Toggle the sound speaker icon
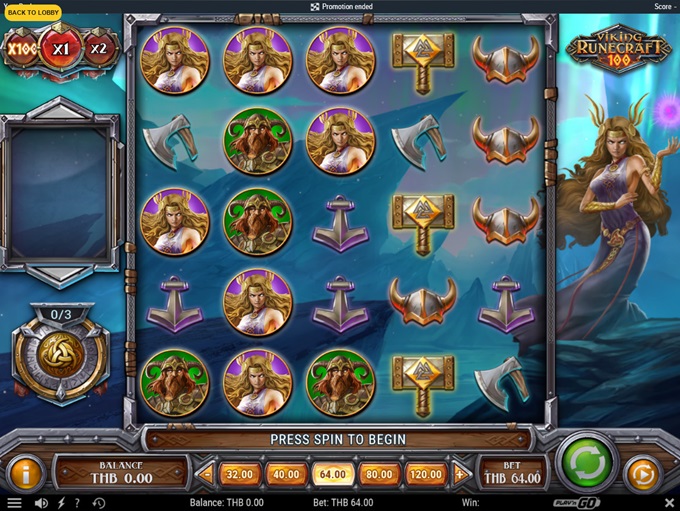Screen dimensions: 680x511 point(41,503)
